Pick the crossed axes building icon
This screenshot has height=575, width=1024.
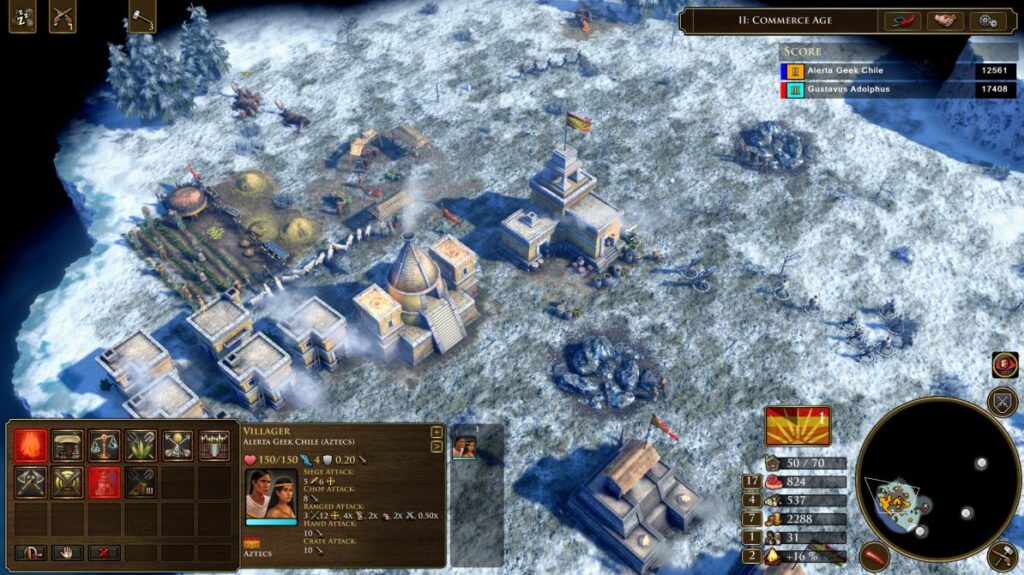tap(29, 482)
